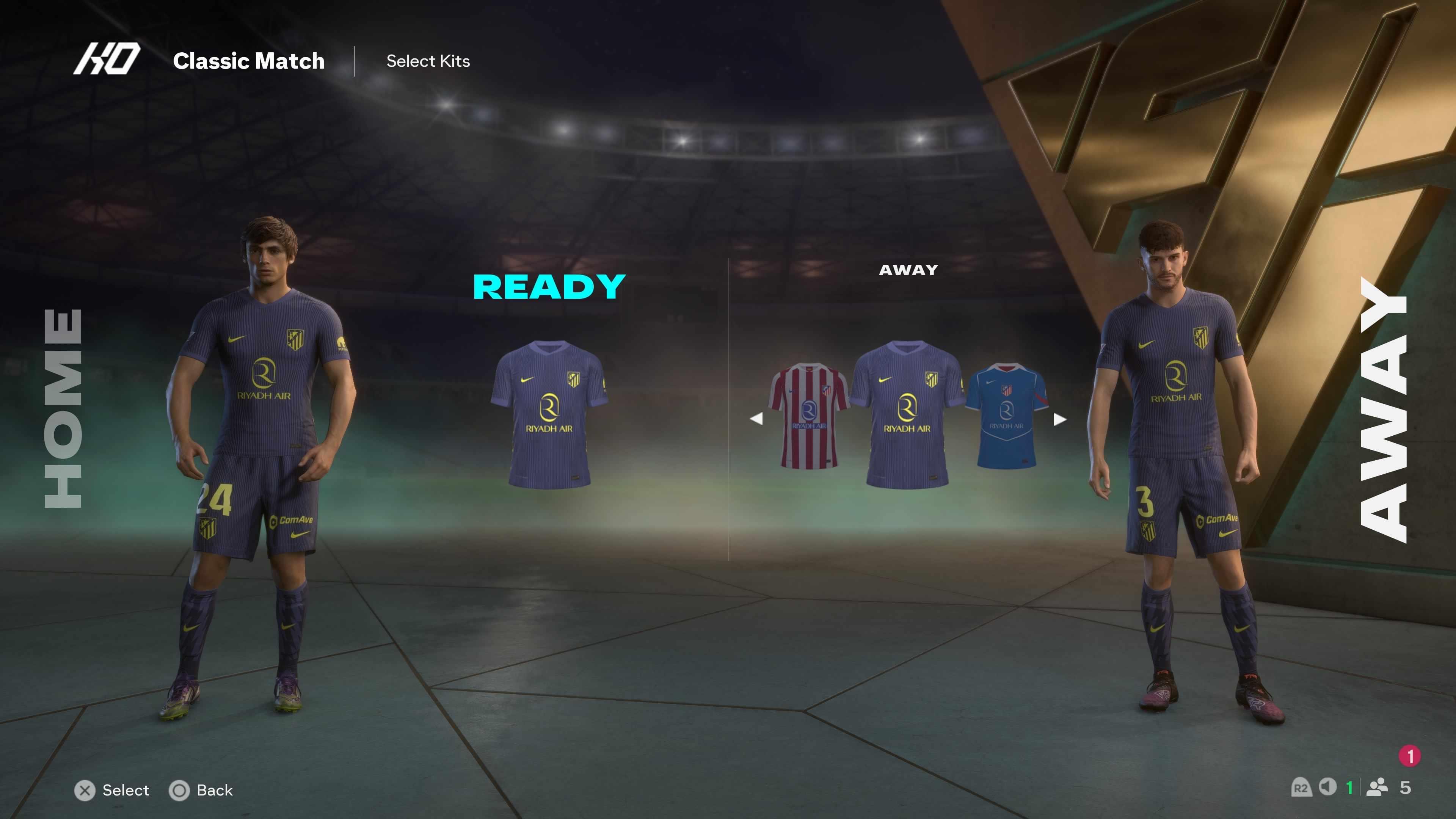The width and height of the screenshot is (1456, 819).
Task: Click the home side's purple kit shirt
Action: (x=549, y=414)
